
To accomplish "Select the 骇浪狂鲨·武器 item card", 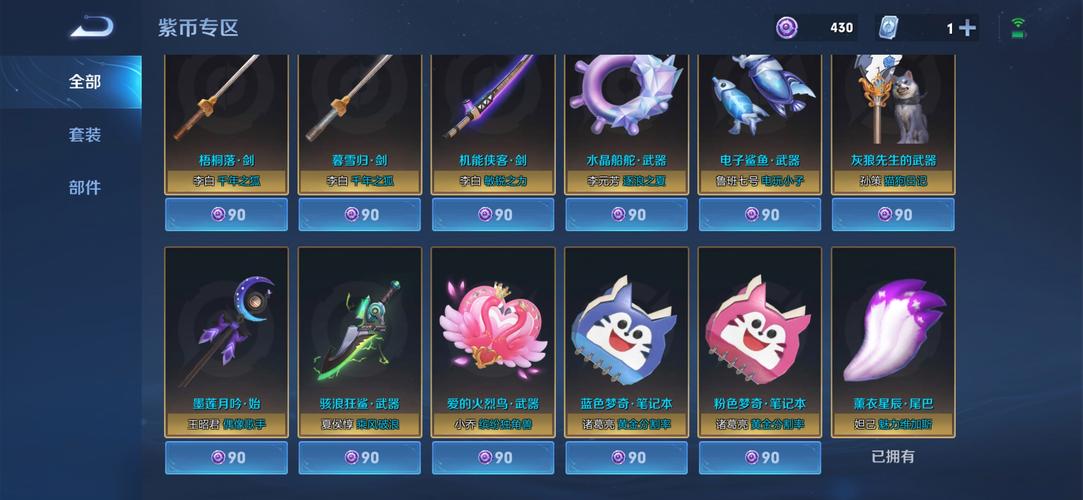I will (x=359, y=340).
